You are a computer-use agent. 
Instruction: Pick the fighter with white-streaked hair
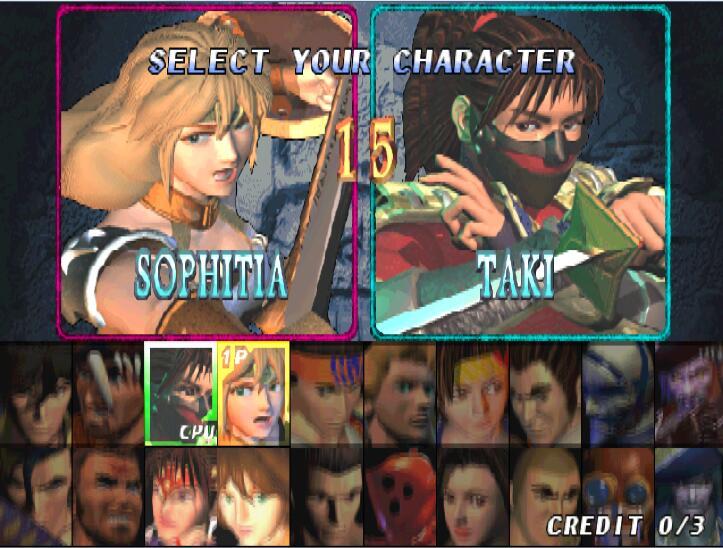[x=108, y=394]
